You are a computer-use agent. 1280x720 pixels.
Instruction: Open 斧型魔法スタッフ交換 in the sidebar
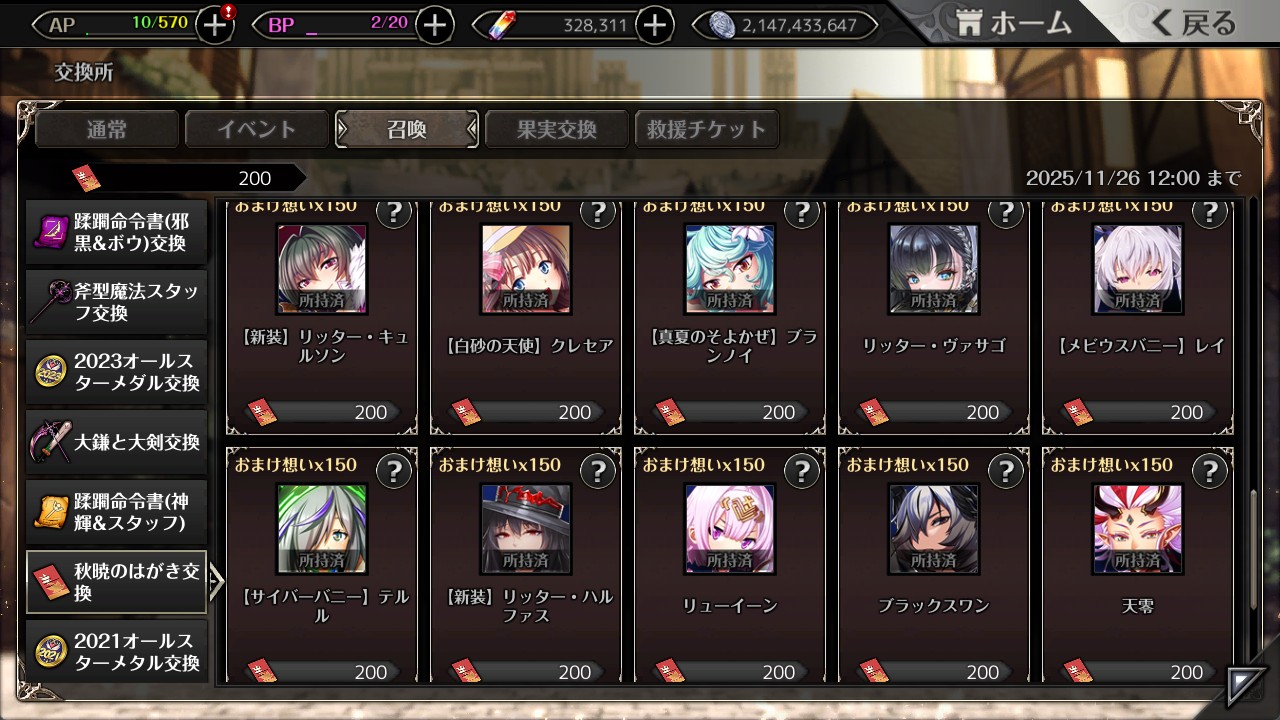click(117, 302)
